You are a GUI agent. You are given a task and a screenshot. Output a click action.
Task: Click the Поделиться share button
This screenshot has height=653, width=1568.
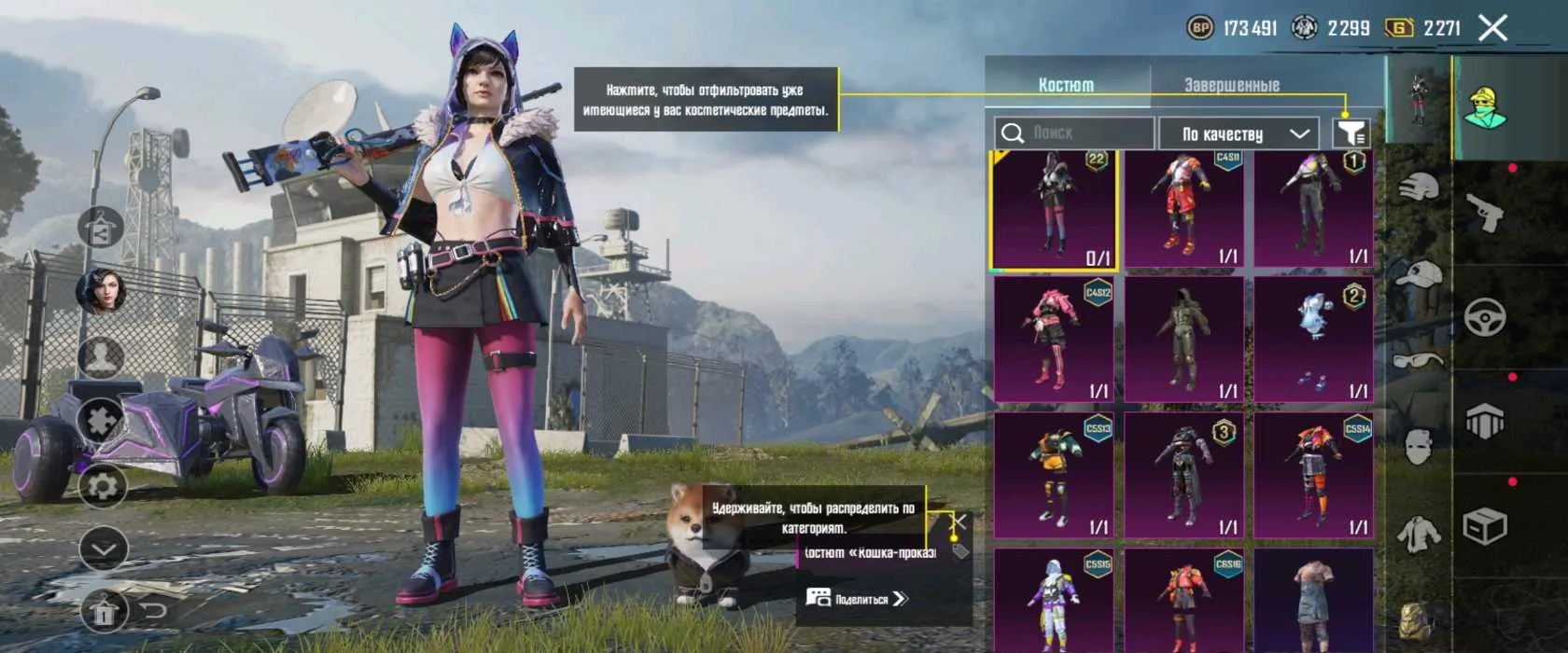point(856,599)
